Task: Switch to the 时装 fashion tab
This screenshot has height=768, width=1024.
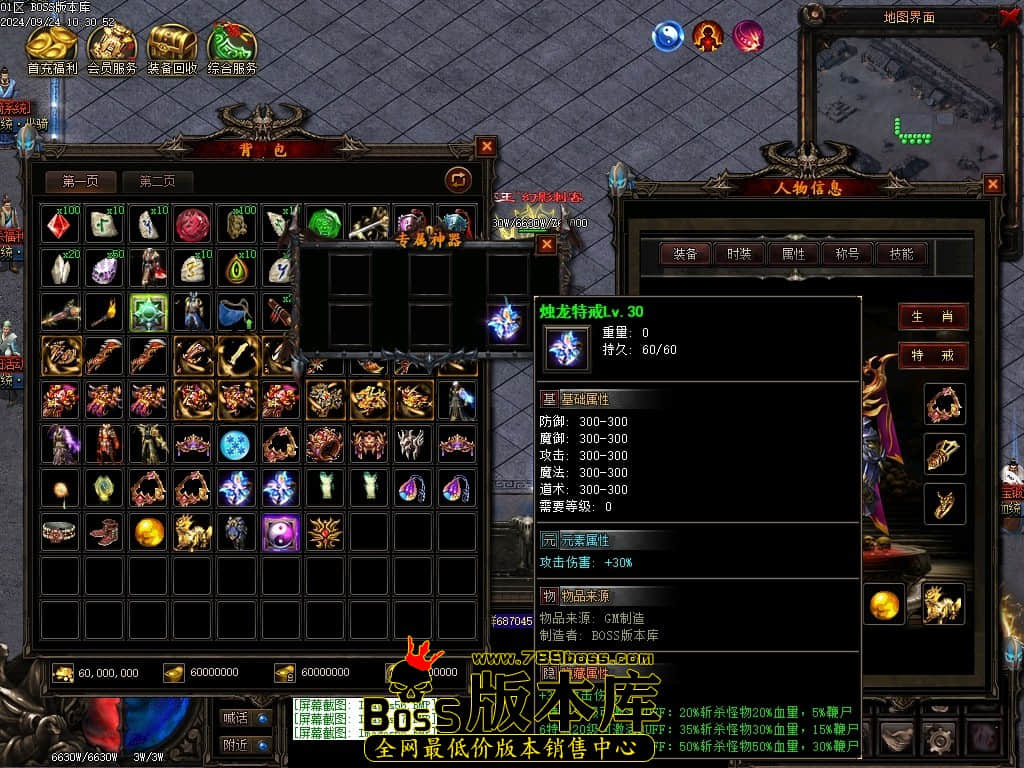Action: [739, 254]
